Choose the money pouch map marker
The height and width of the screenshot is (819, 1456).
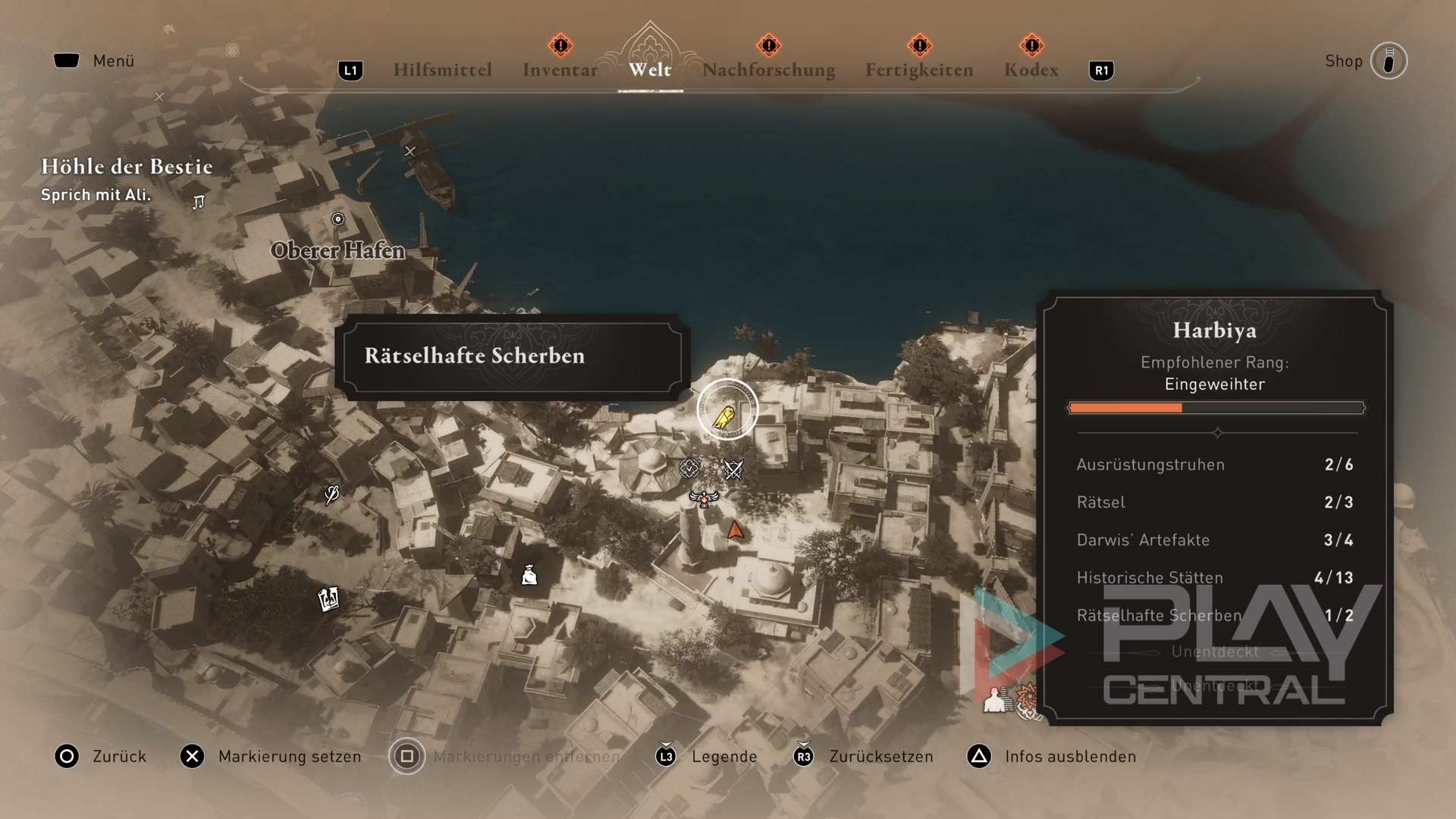529,576
